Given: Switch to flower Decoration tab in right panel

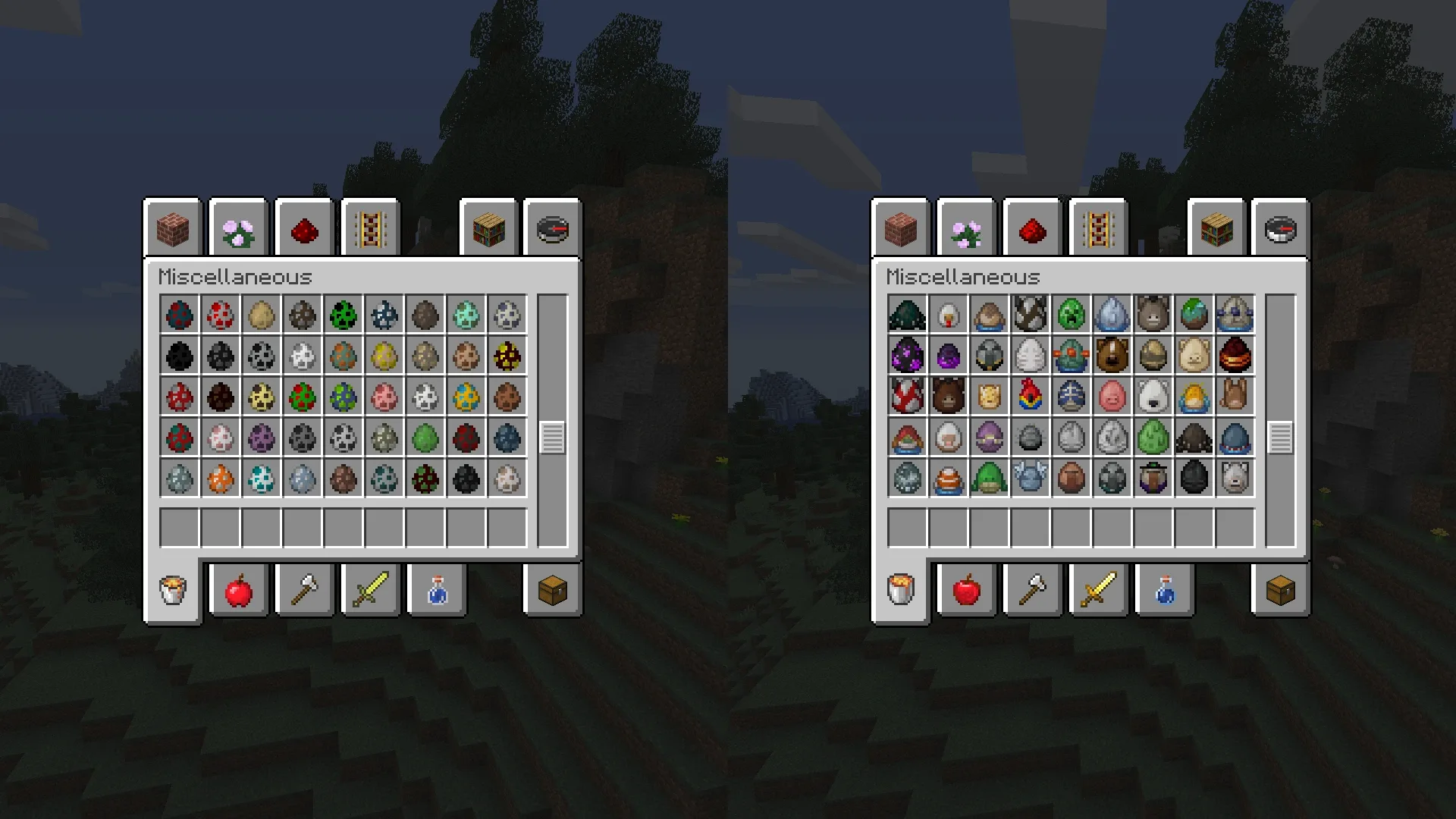Looking at the screenshot, I should 967,230.
